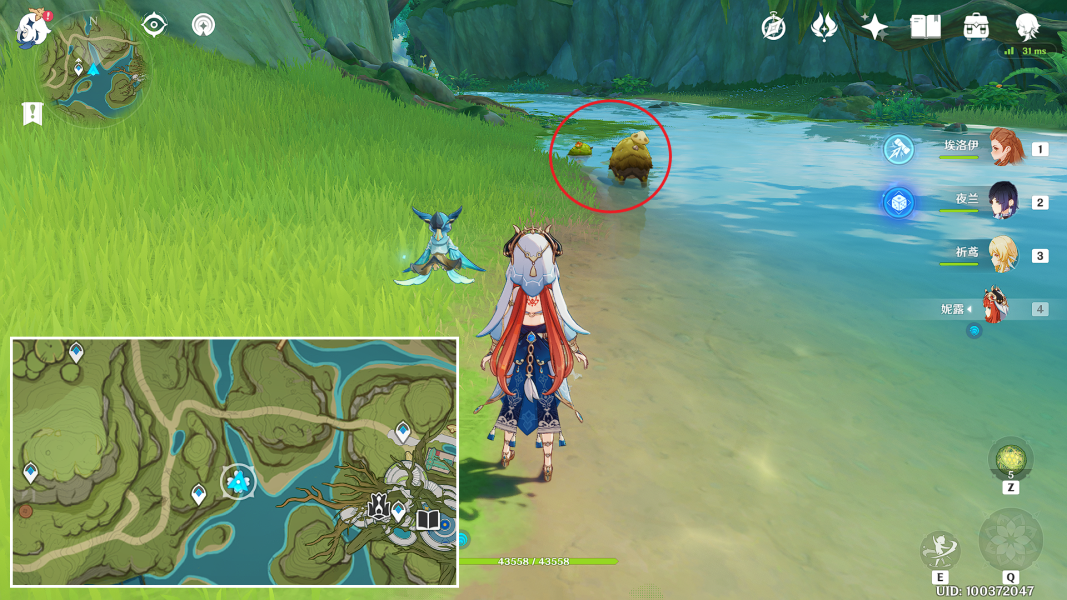Activate Nilou's elemental skill icon
This screenshot has width=1067, height=600.
(940, 550)
